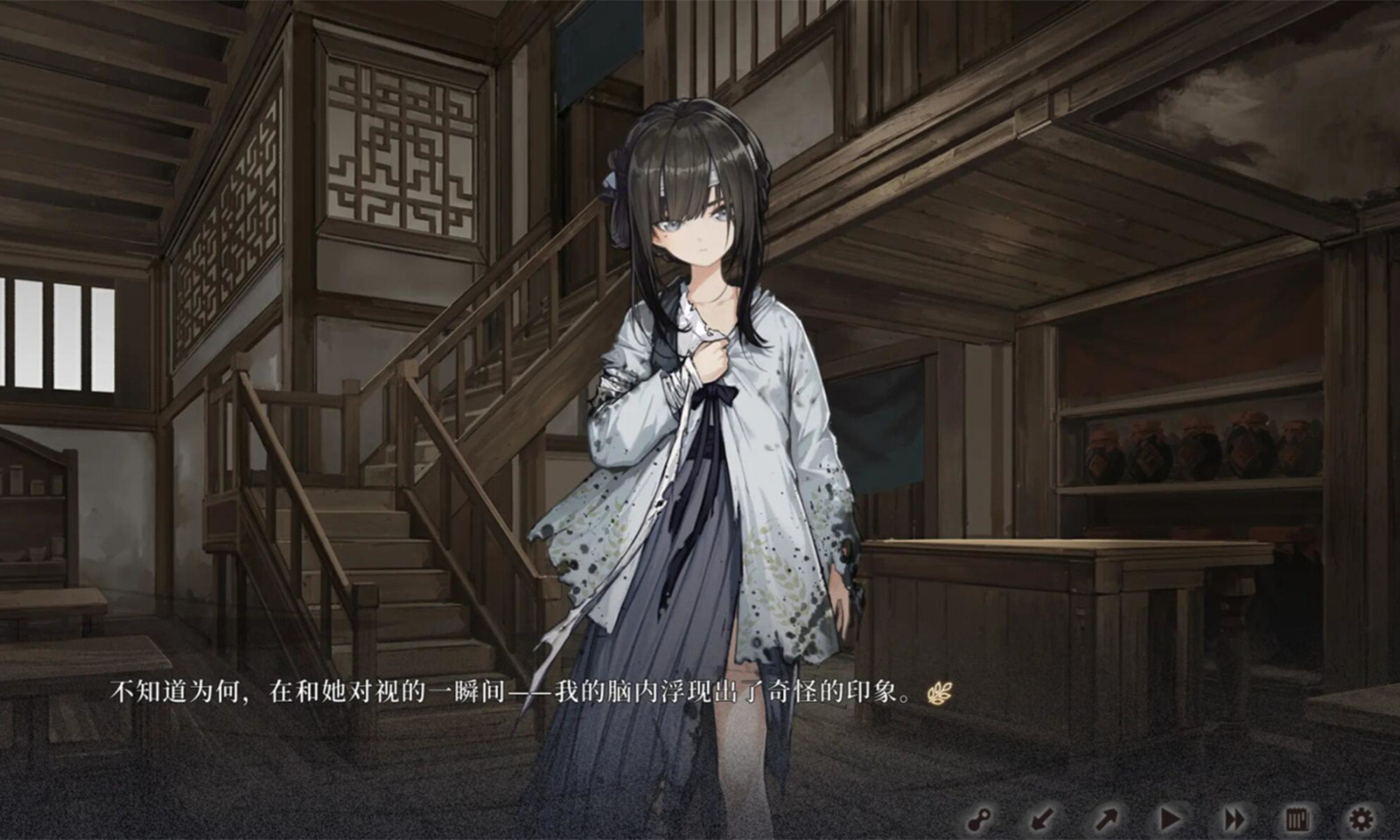Viewport: 1400px width, 840px height.
Task: Start auto-read mode with the play icon
Action: pos(1171,818)
